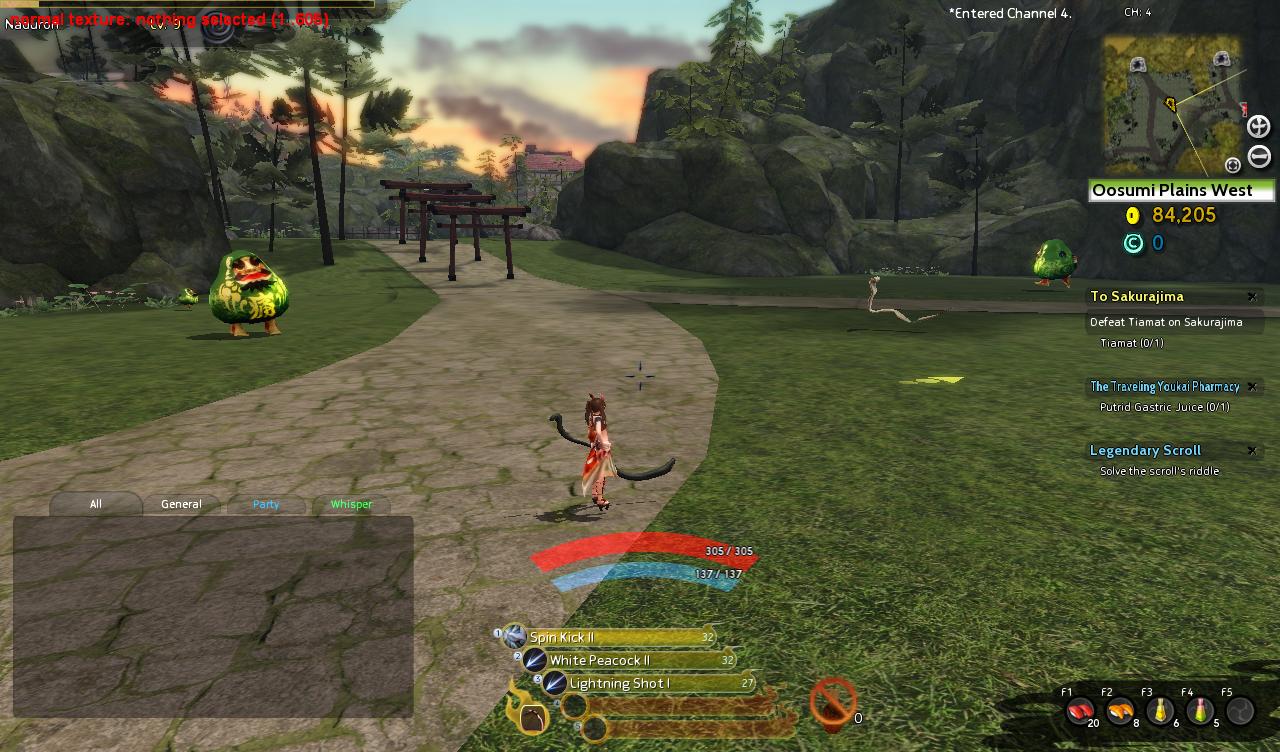Drink the pink-green potion in slot F4
Viewport: 1280px width, 752px height.
coord(1199,710)
